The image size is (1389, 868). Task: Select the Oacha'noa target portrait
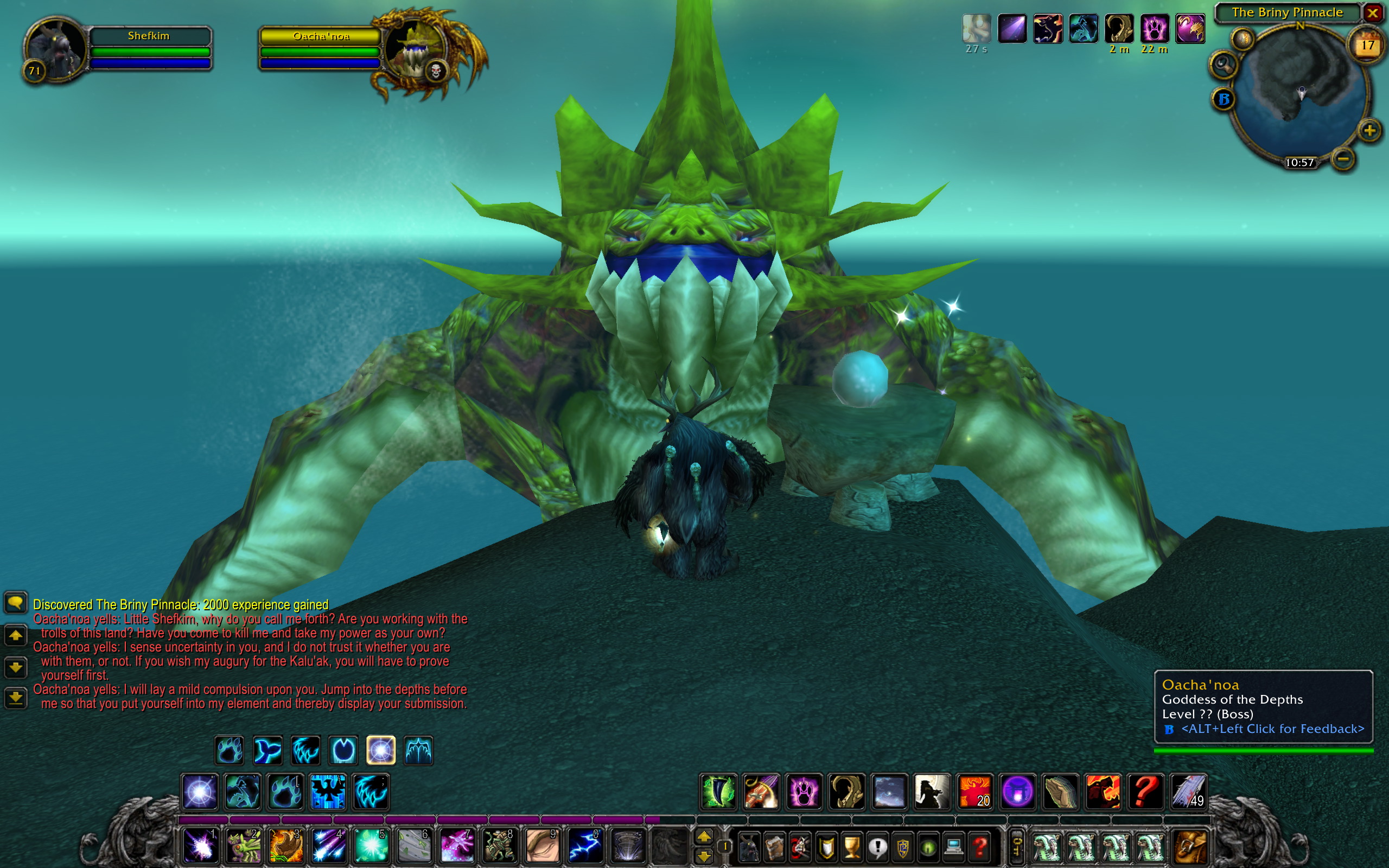(x=415, y=50)
